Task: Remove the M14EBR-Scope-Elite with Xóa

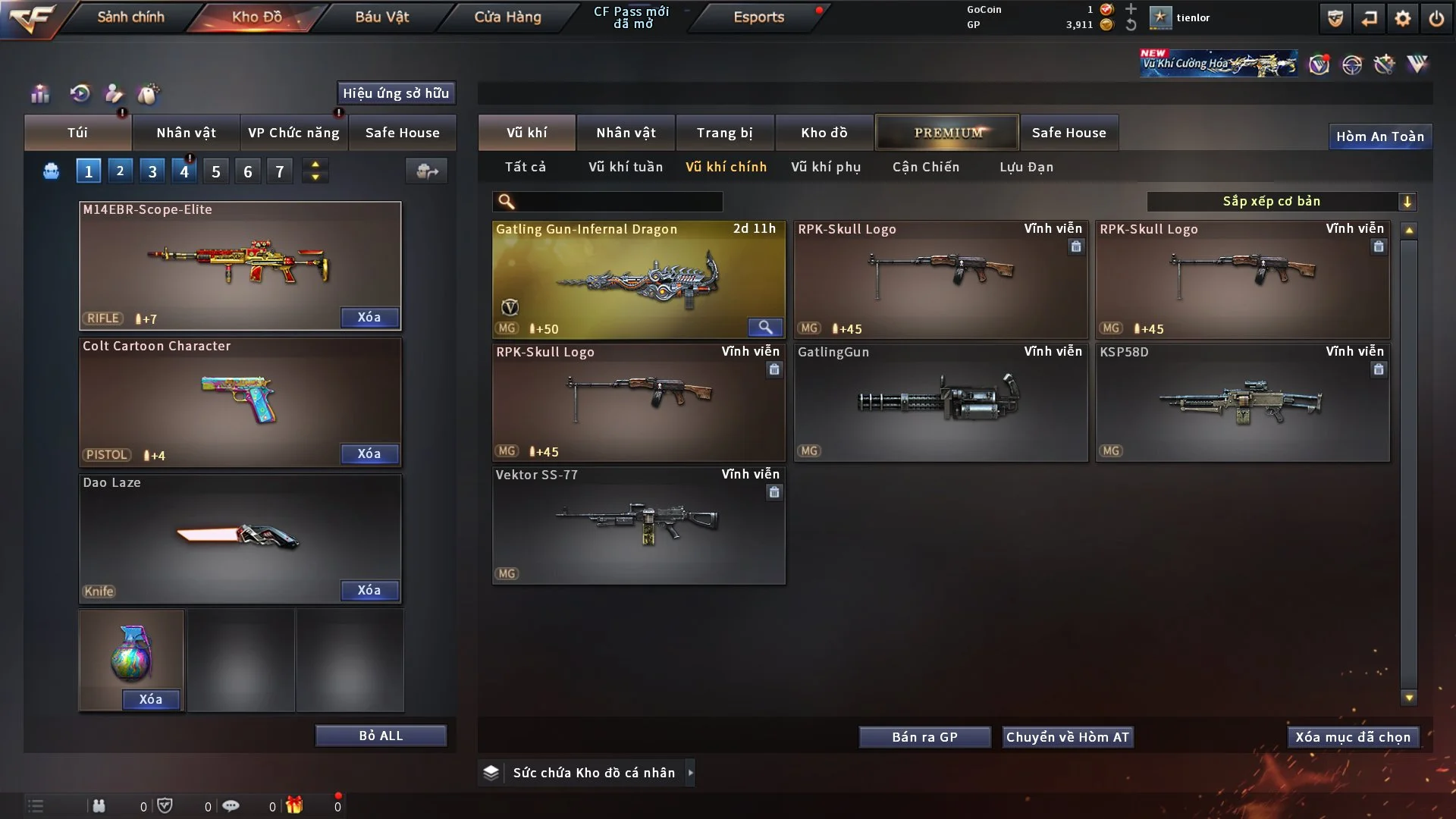Action: coord(369,317)
